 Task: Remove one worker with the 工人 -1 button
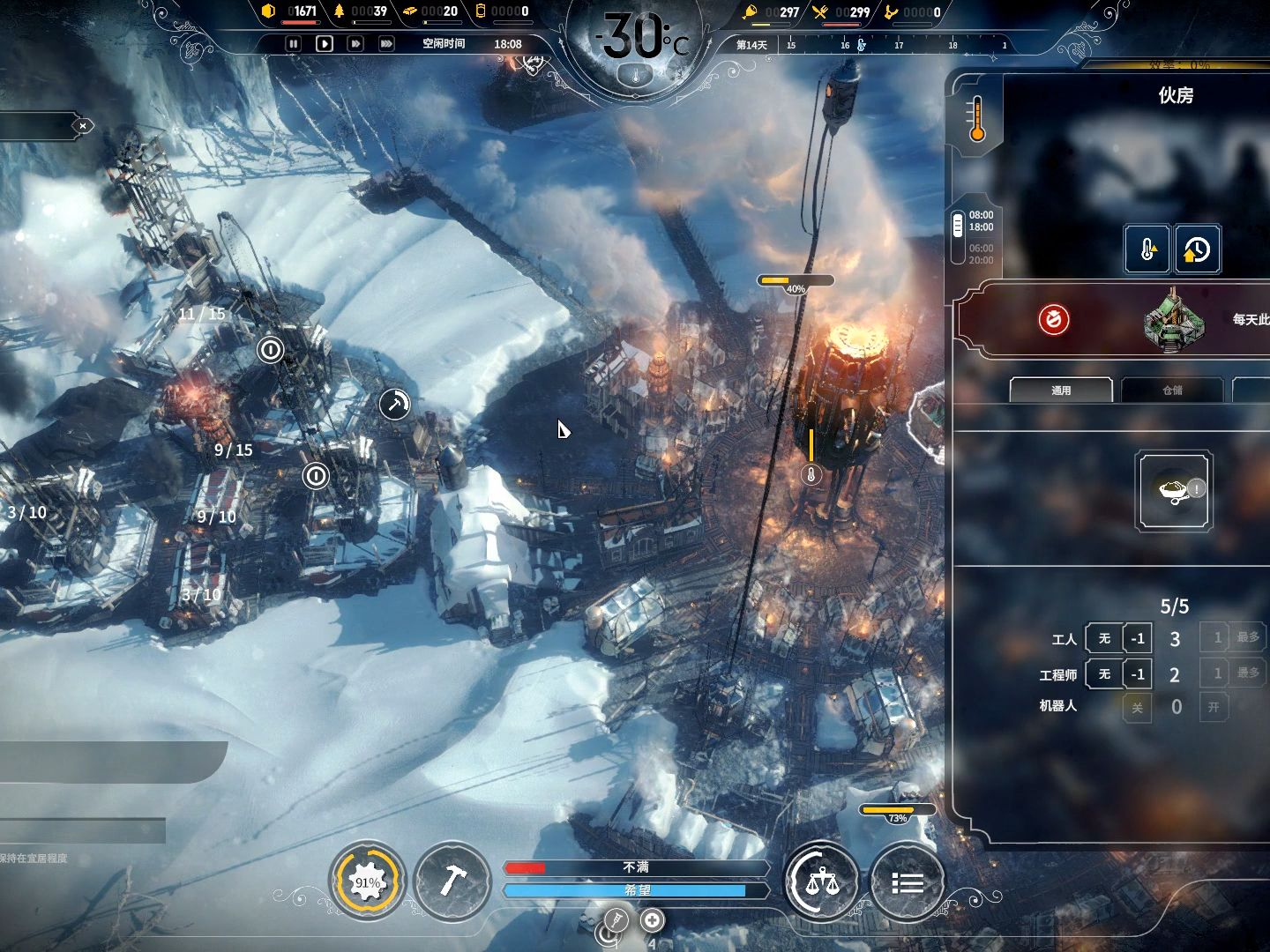pyautogui.click(x=1138, y=638)
